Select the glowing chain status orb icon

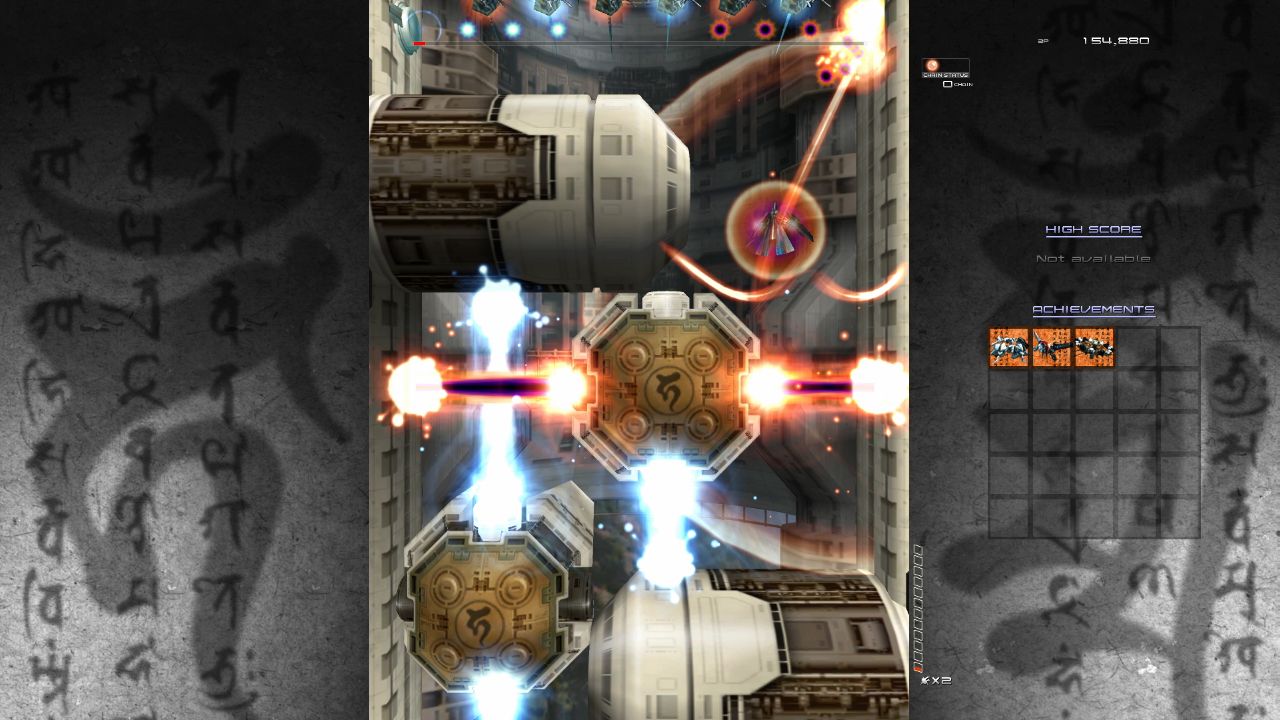point(932,66)
